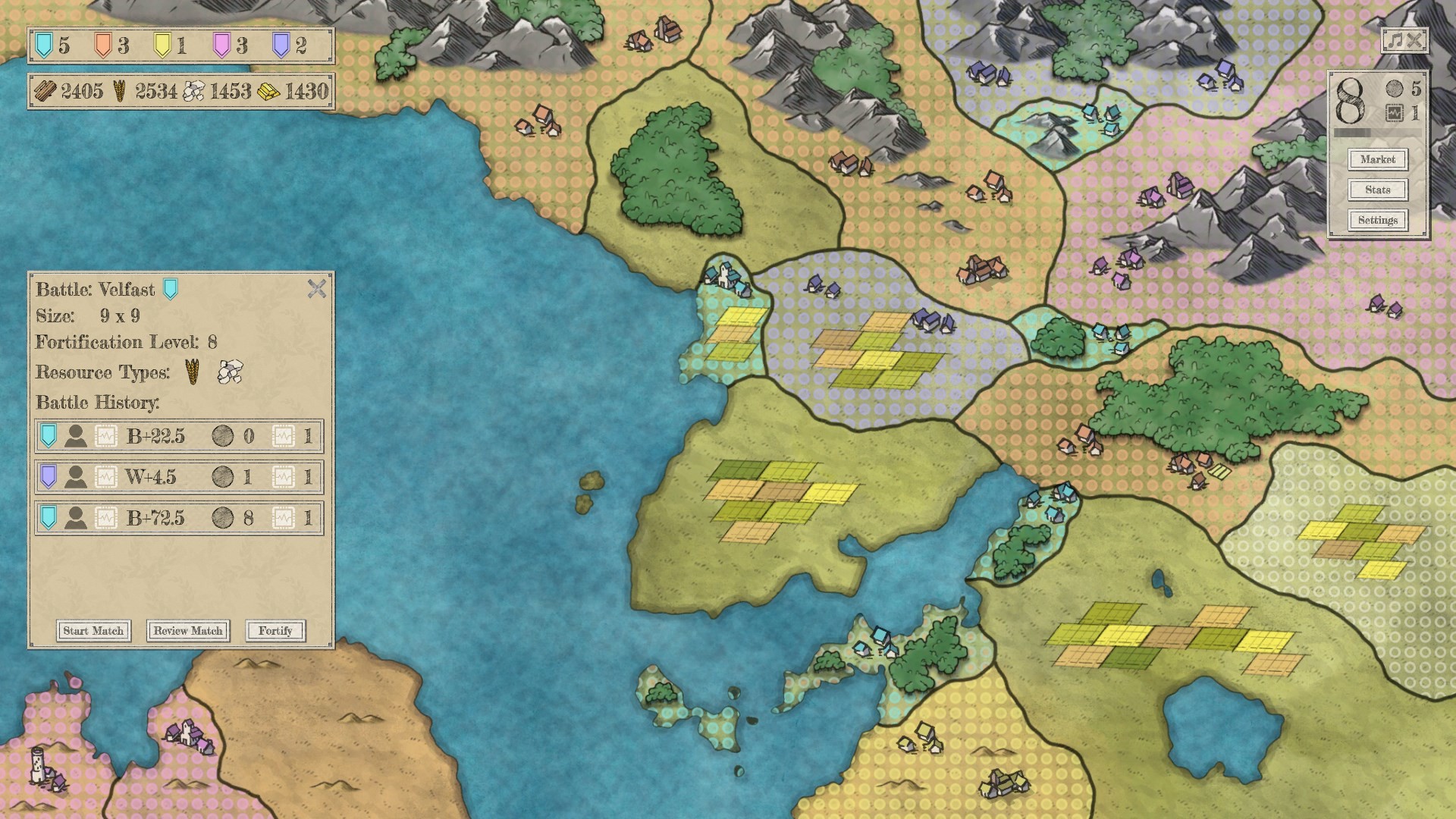Fortify Velfast using the Fortify button
Screen dimensions: 1456x819
(275, 631)
